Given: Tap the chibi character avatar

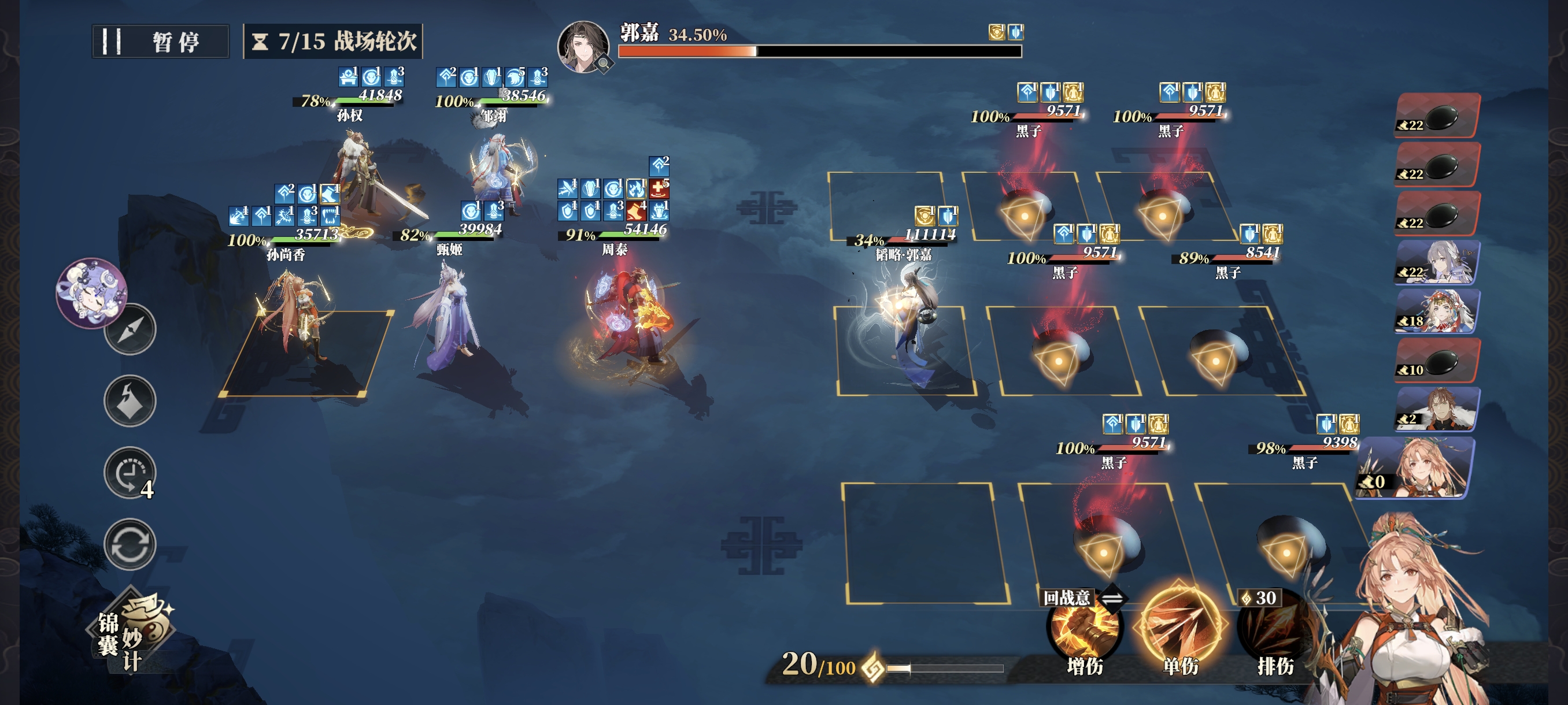Looking at the screenshot, I should (x=91, y=292).
